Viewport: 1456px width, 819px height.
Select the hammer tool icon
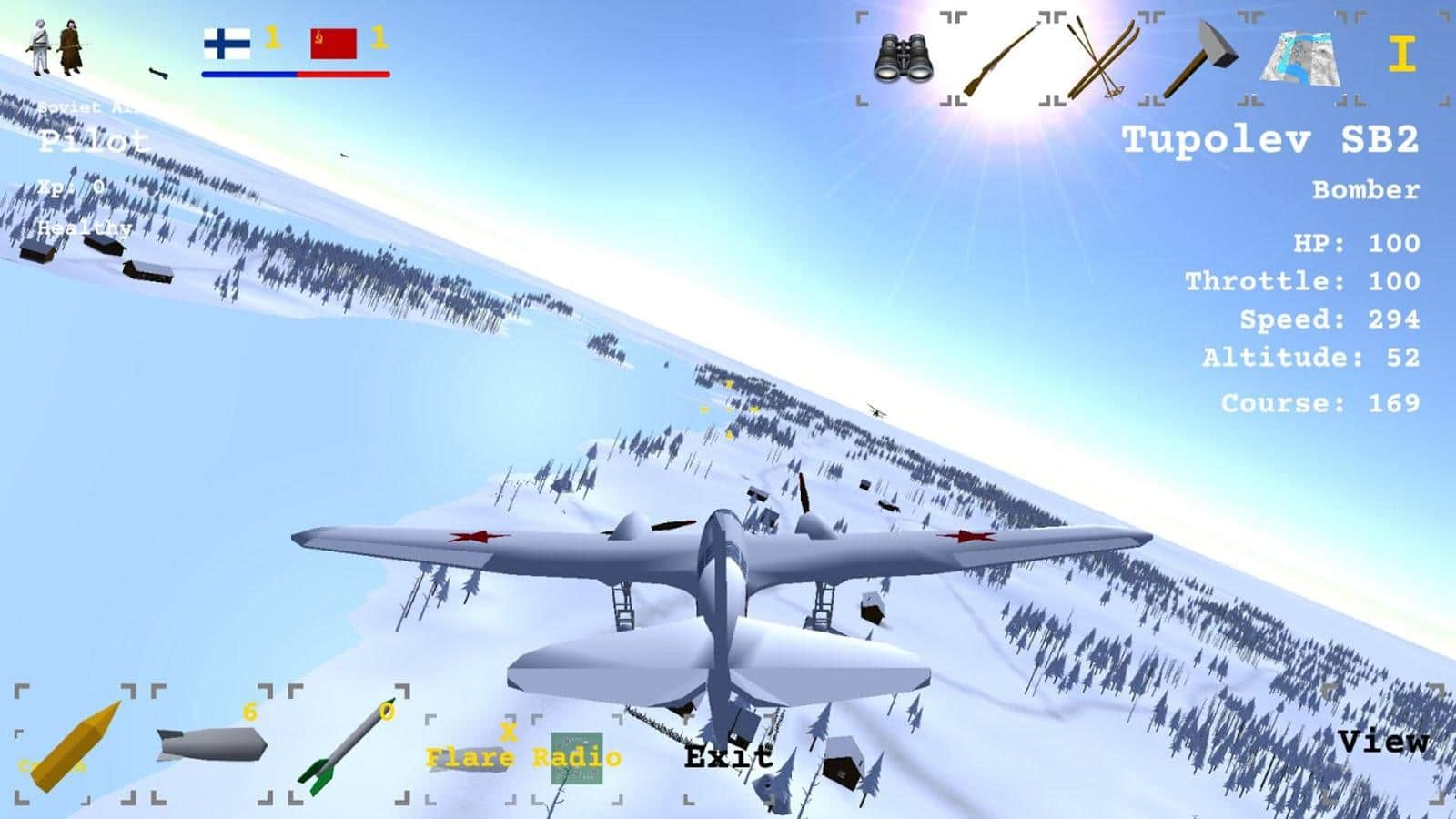click(x=1203, y=60)
